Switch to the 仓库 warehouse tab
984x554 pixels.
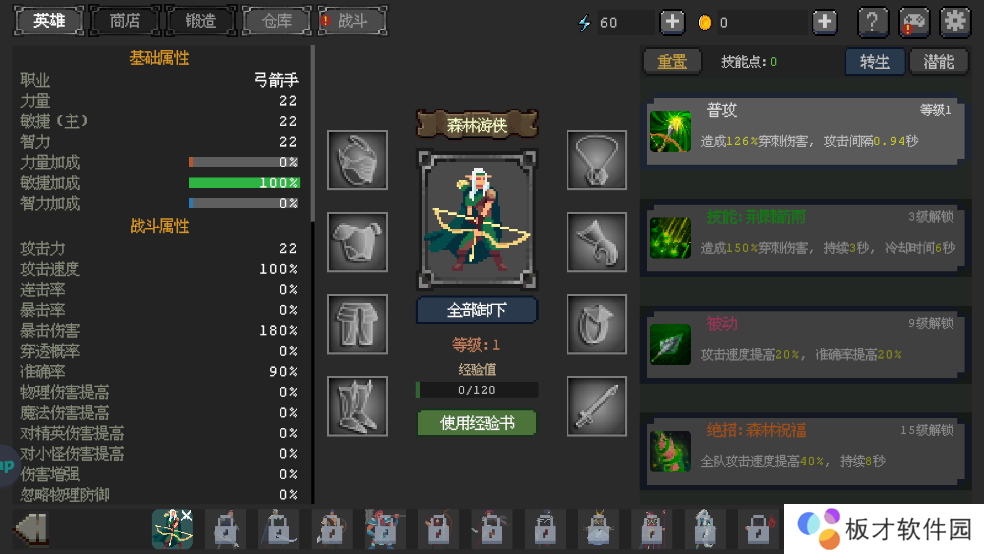tap(277, 21)
